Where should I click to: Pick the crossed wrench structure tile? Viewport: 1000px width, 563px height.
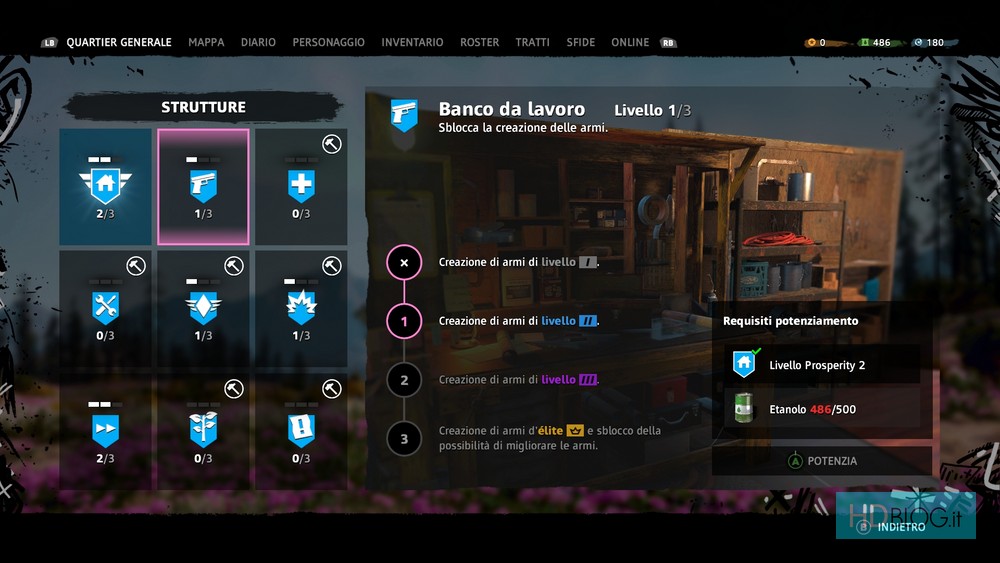(105, 309)
